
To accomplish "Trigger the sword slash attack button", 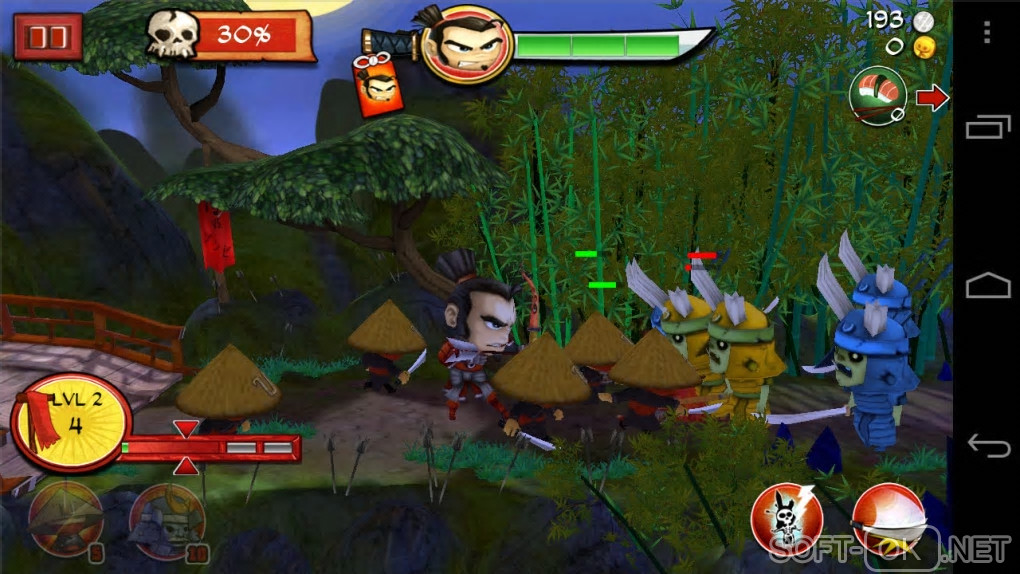I will click(x=886, y=520).
